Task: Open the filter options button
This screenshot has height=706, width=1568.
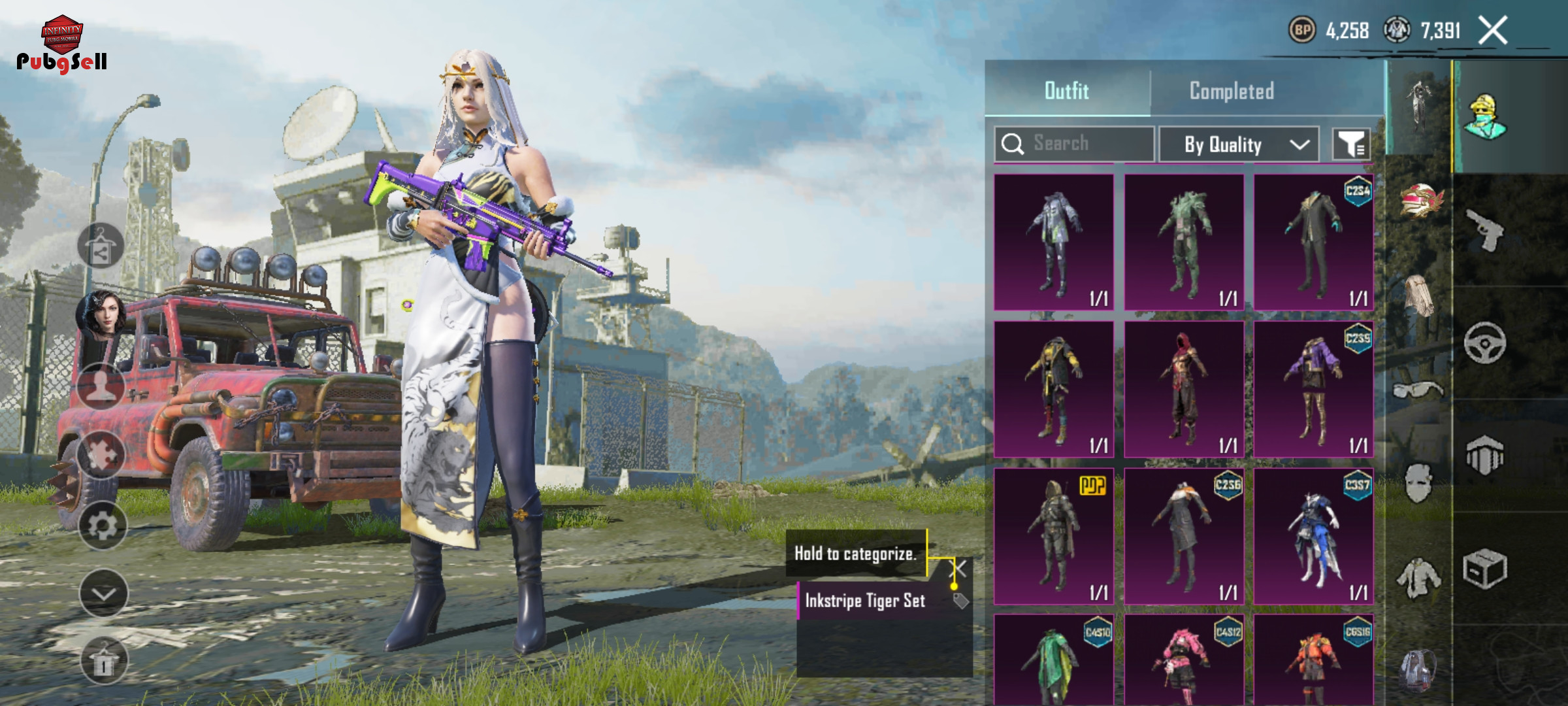Action: [1351, 144]
